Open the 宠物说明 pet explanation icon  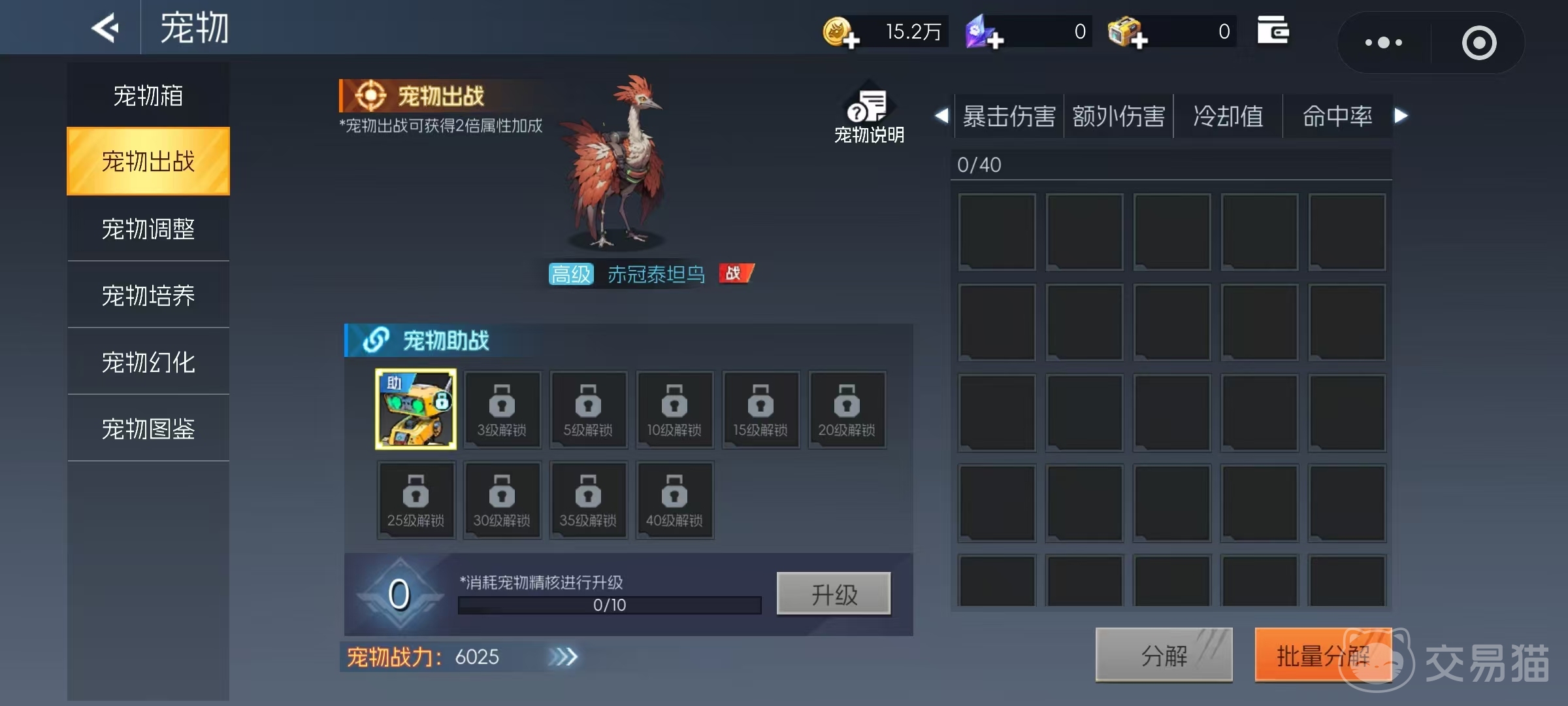(868, 112)
